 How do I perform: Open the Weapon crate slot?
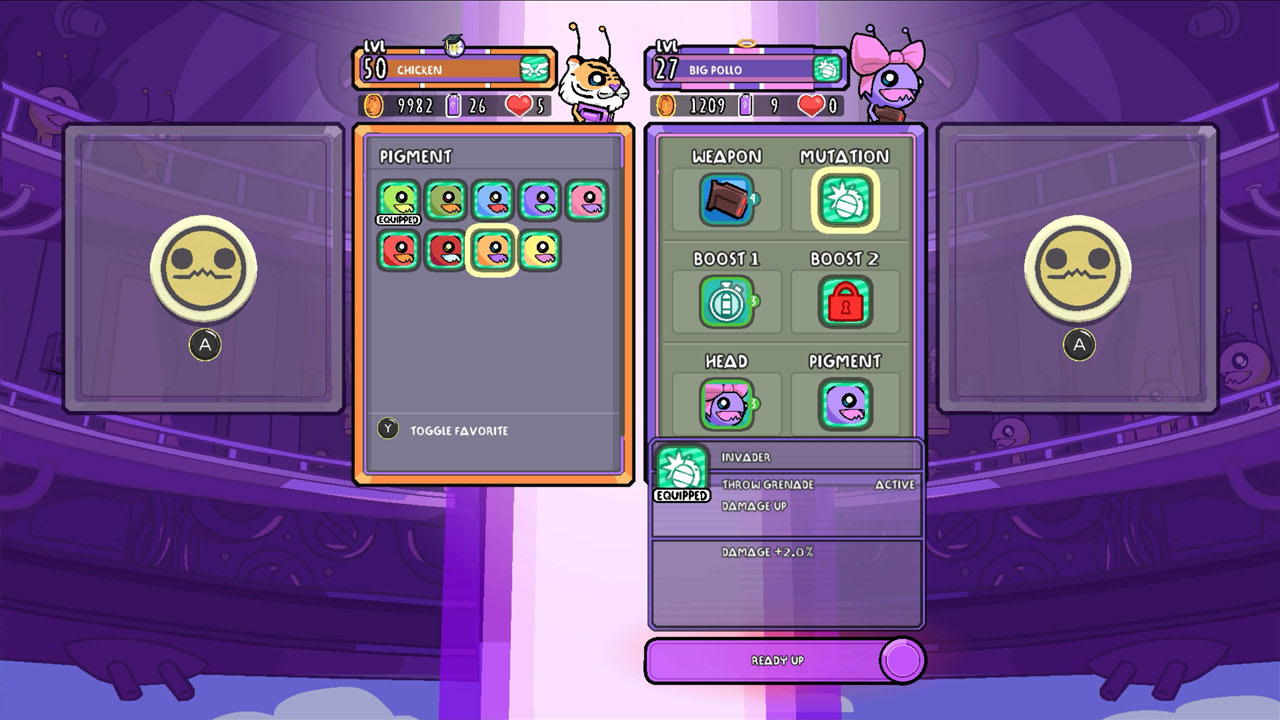tap(727, 198)
